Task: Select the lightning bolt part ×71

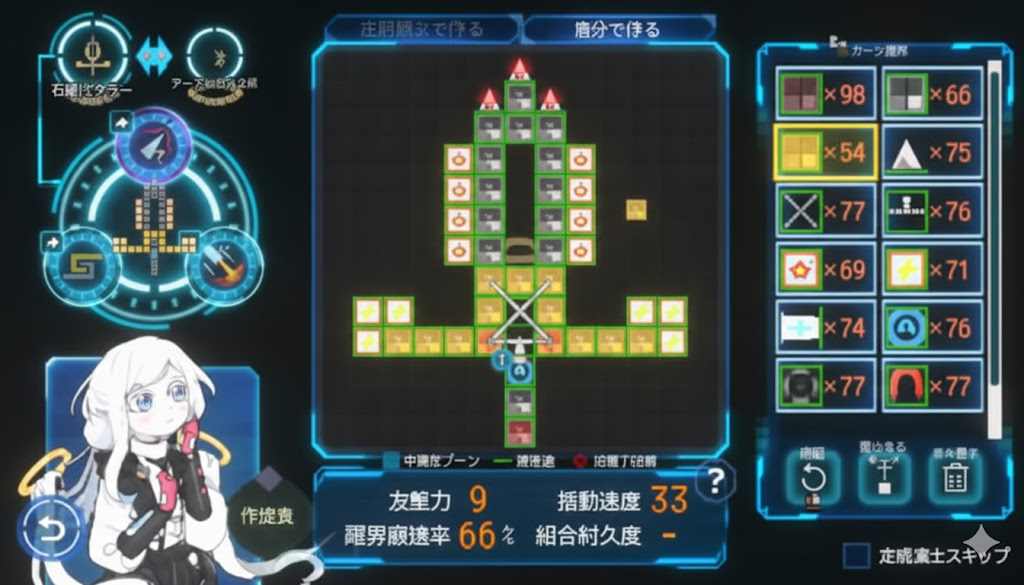Action: (x=932, y=269)
